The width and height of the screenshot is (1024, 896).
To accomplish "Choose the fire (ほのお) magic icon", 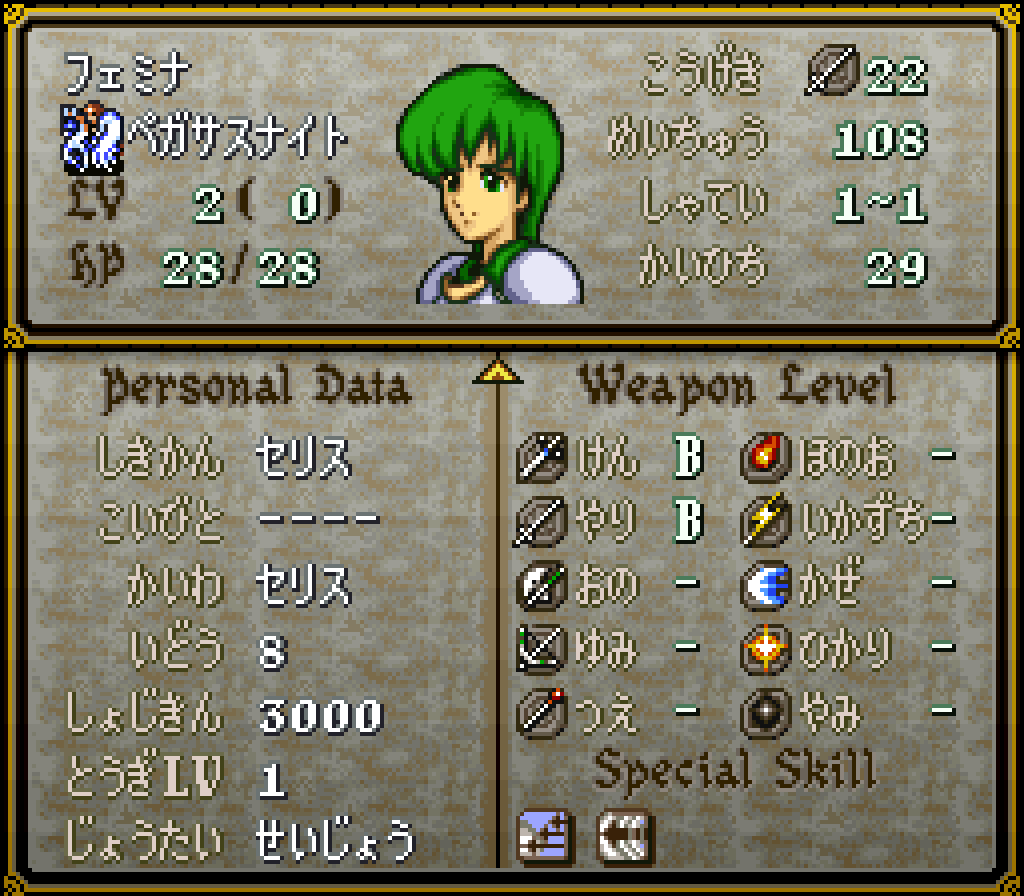I will (767, 459).
